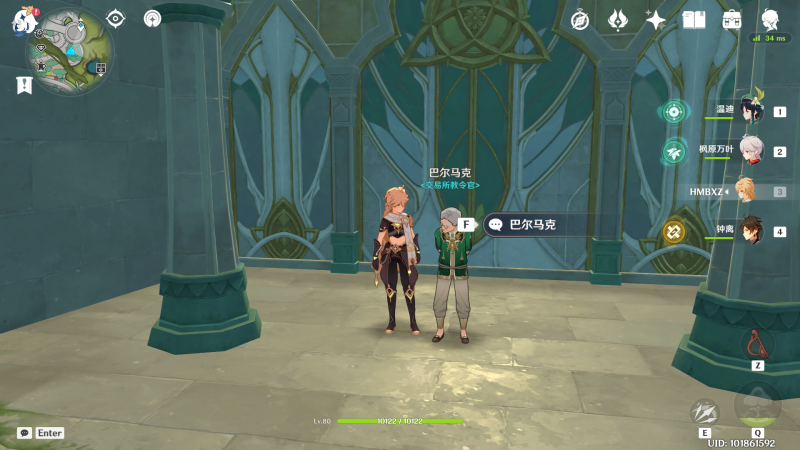Click the eye-shaped icon beside the minimap
This screenshot has height=450, width=800.
pos(116,18)
